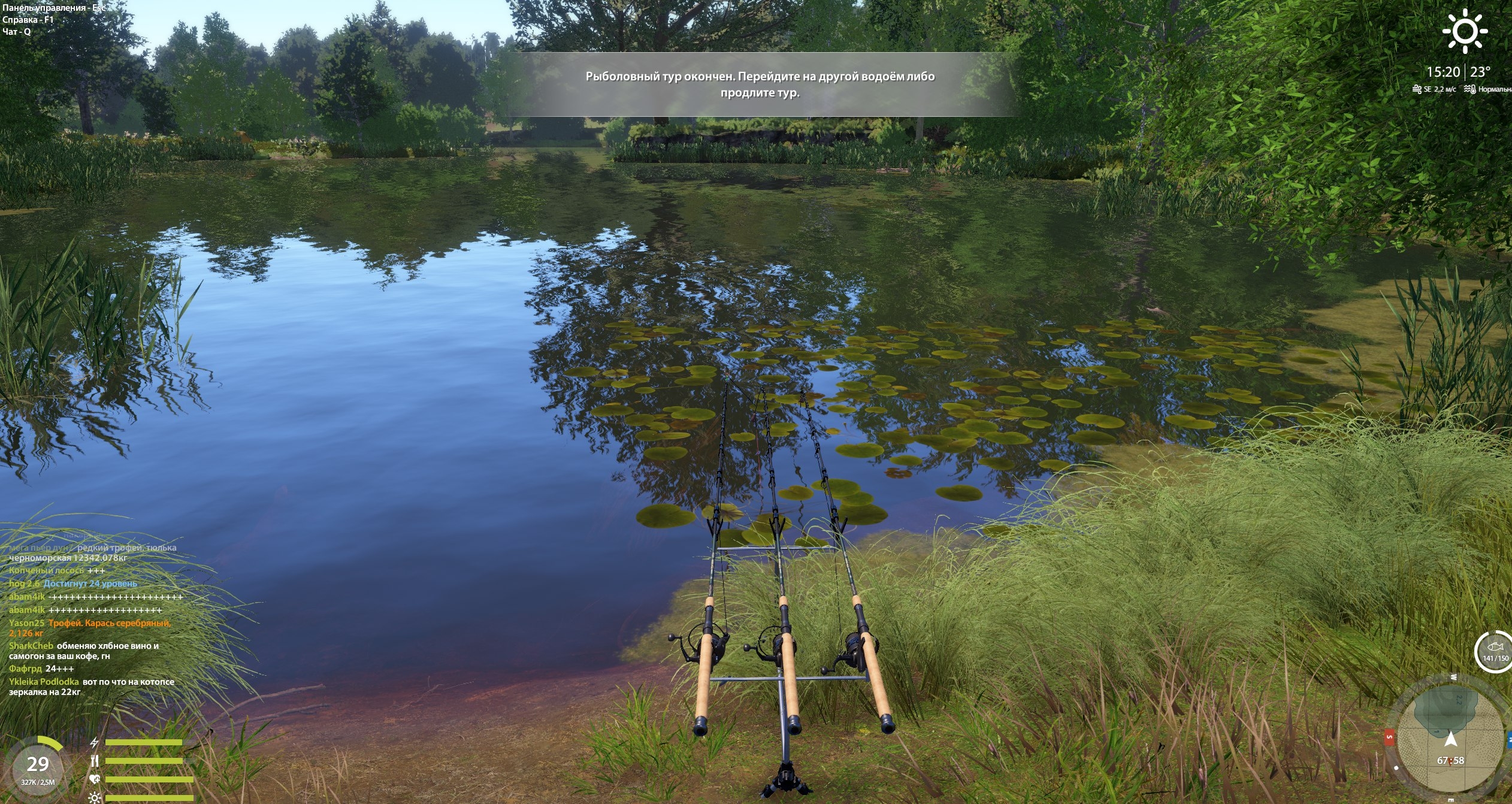Open the fish keepnet icon showing 141/150
Image resolution: width=1512 pixels, height=804 pixels.
point(1495,651)
